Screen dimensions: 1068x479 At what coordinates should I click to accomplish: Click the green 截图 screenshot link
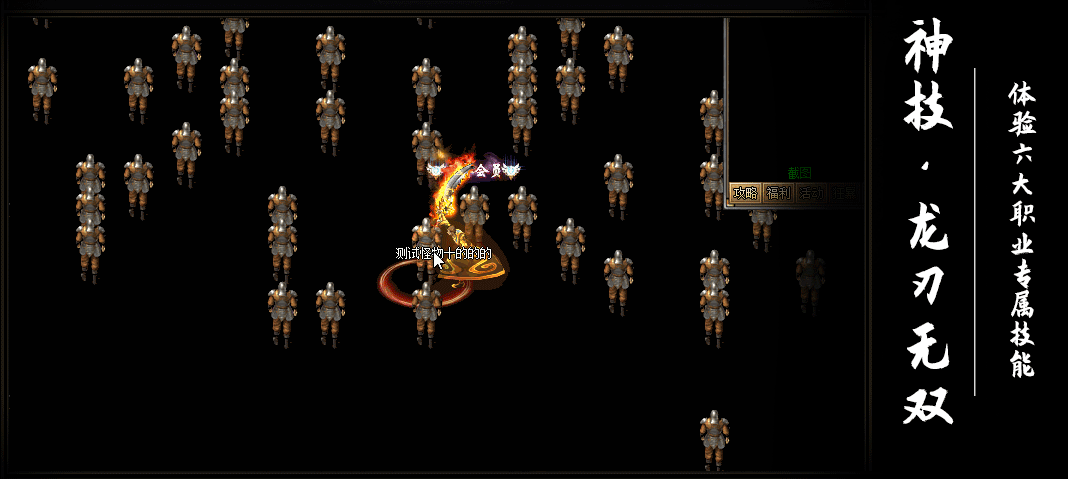799,173
